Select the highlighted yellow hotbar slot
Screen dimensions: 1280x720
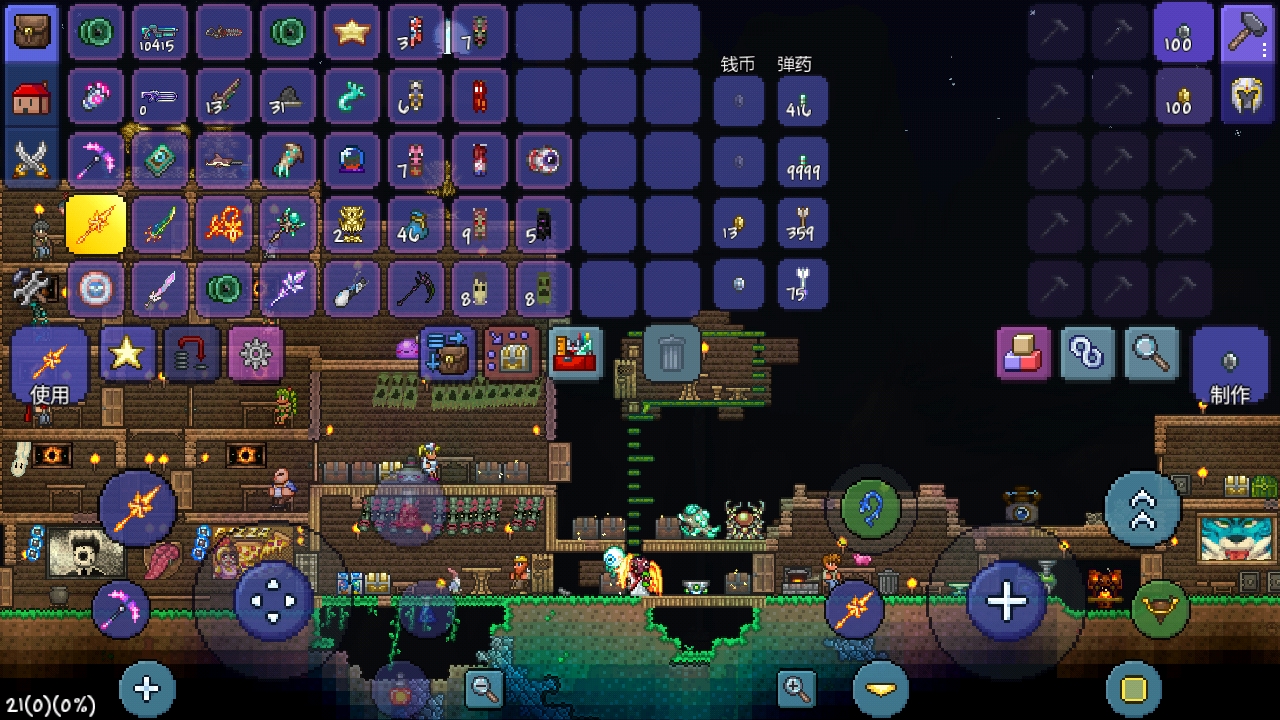pyautogui.click(x=96, y=225)
